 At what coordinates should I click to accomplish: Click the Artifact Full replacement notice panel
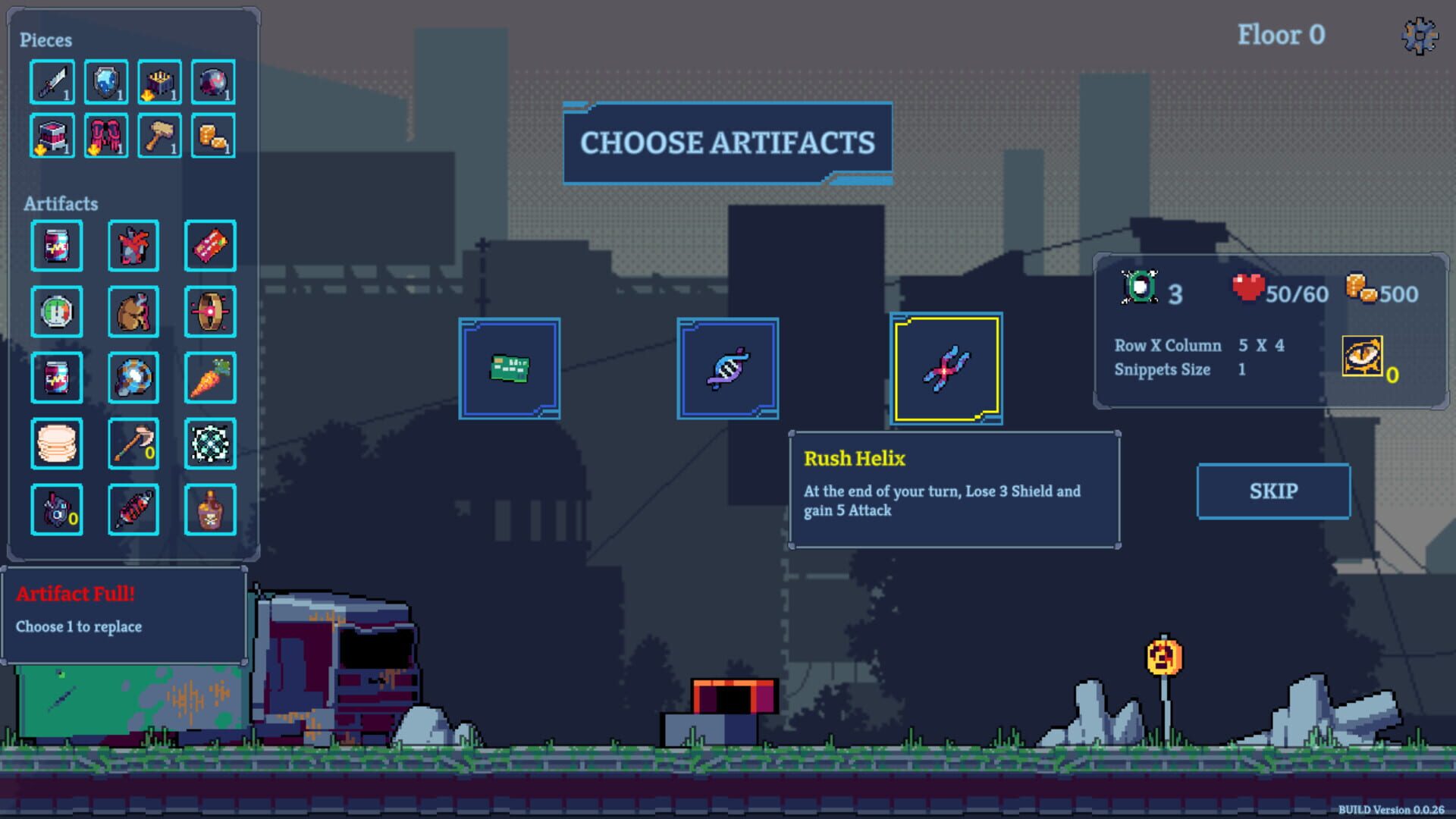(x=125, y=610)
